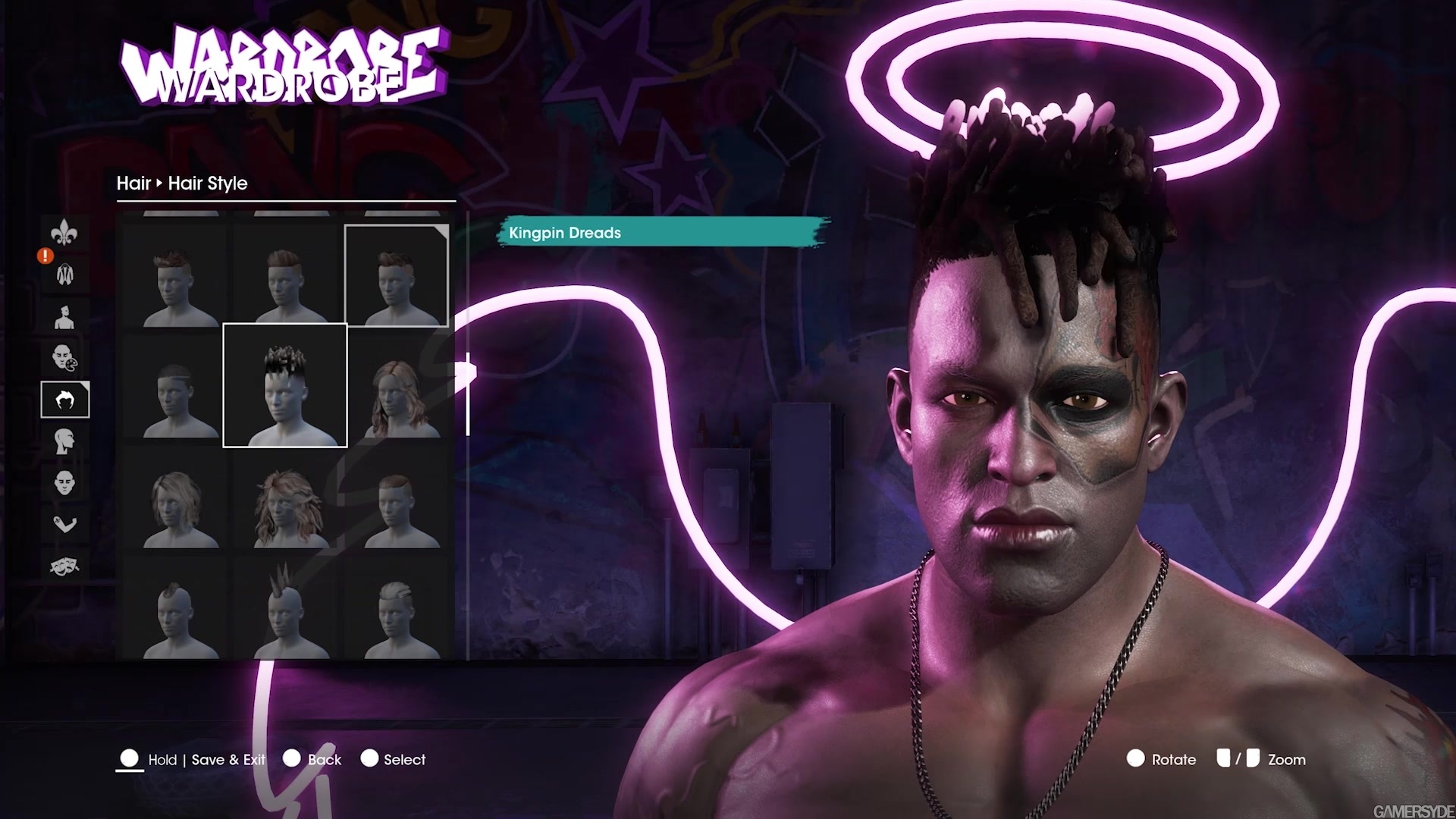Click the Save & Exit prompt
The width and height of the screenshot is (1456, 819).
(x=228, y=759)
